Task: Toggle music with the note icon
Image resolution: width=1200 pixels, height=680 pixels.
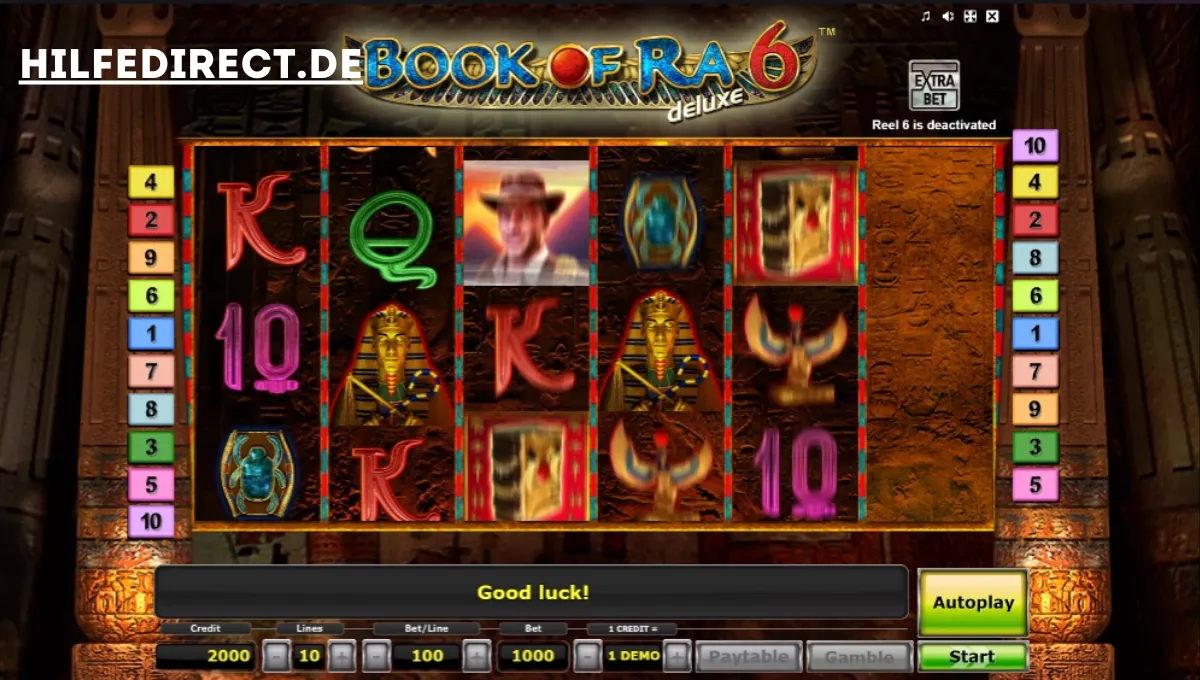Action: (x=925, y=16)
